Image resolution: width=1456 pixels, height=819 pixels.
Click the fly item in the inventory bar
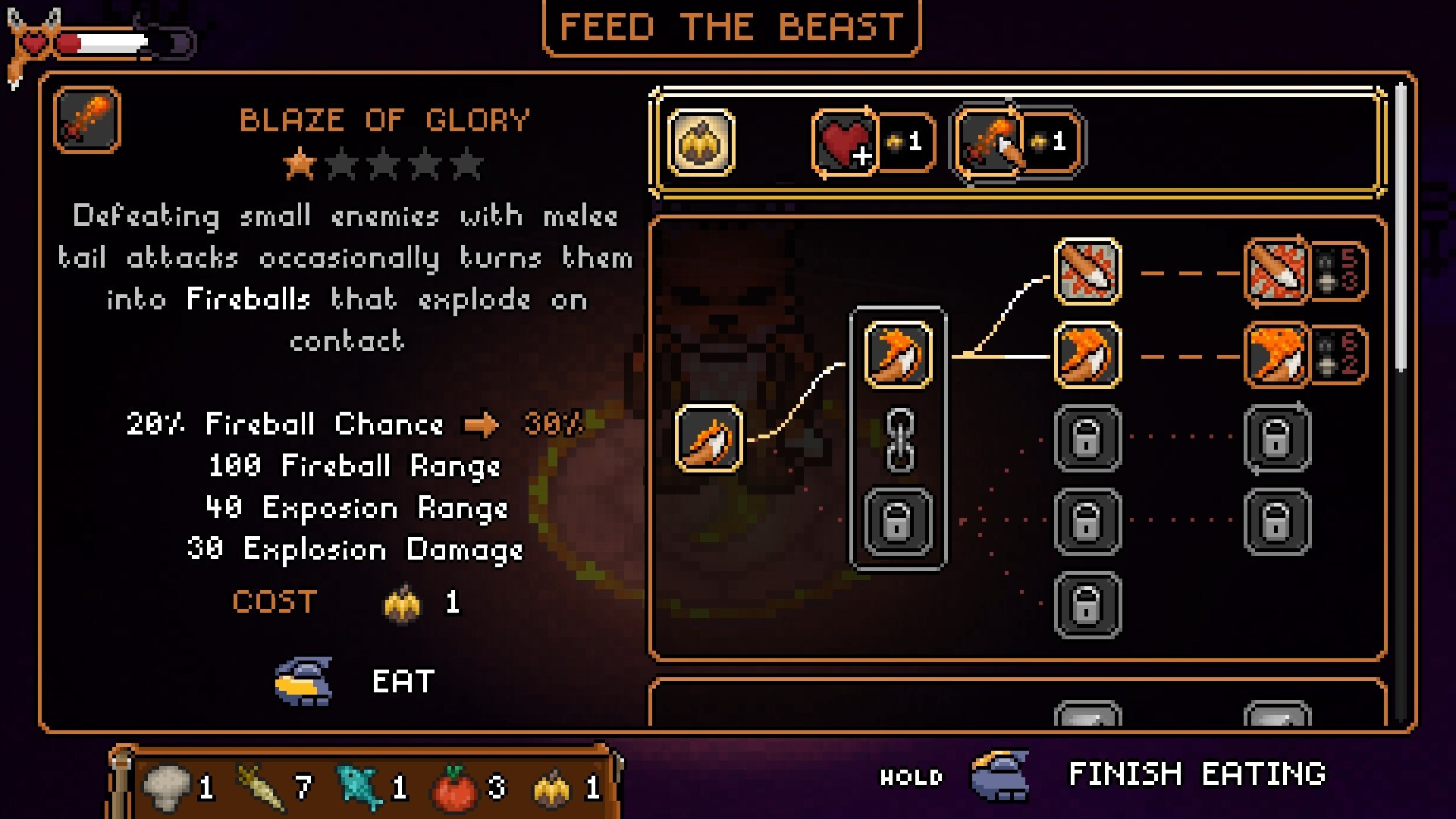point(551,791)
